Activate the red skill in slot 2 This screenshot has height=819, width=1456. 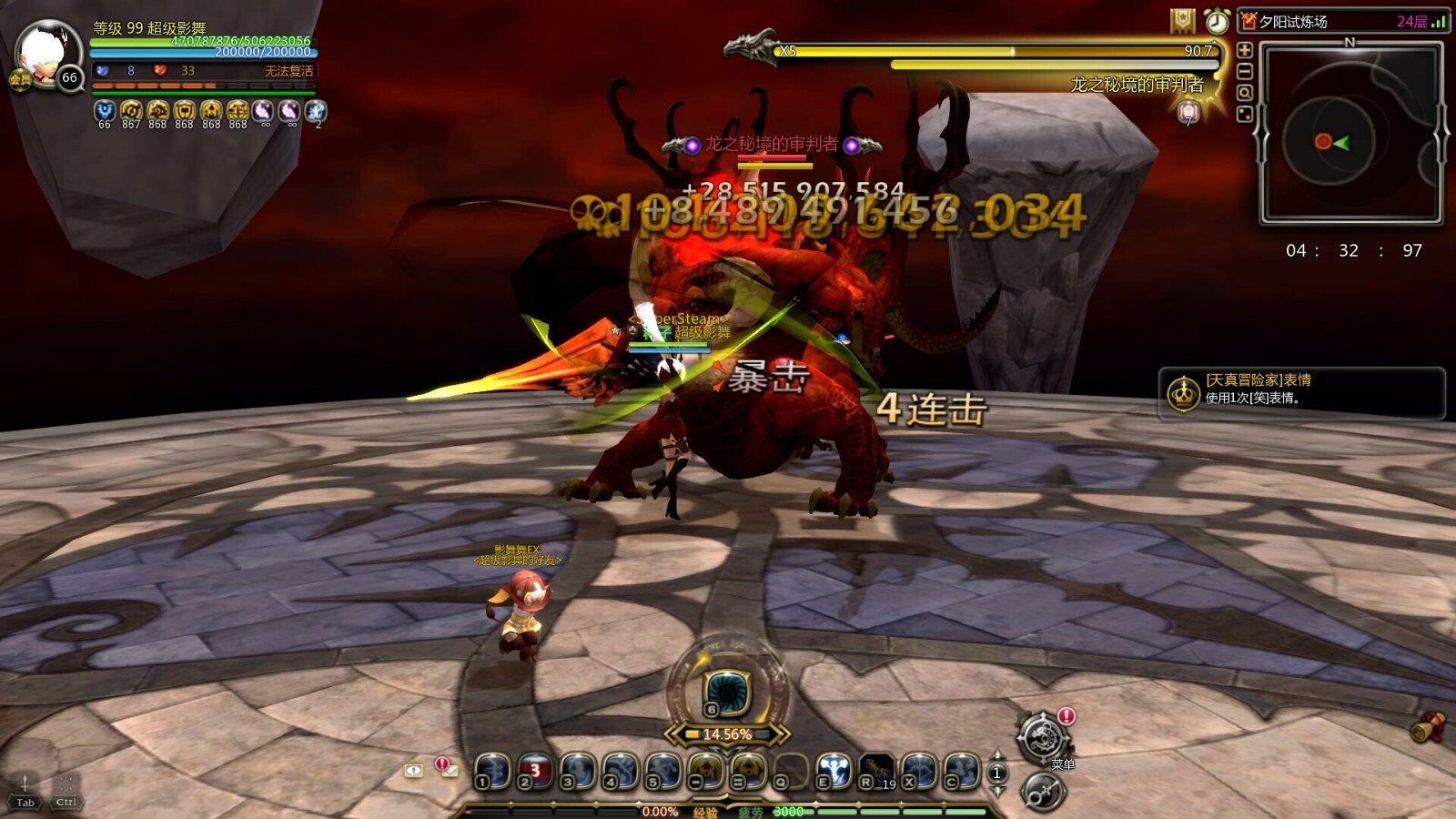534,769
